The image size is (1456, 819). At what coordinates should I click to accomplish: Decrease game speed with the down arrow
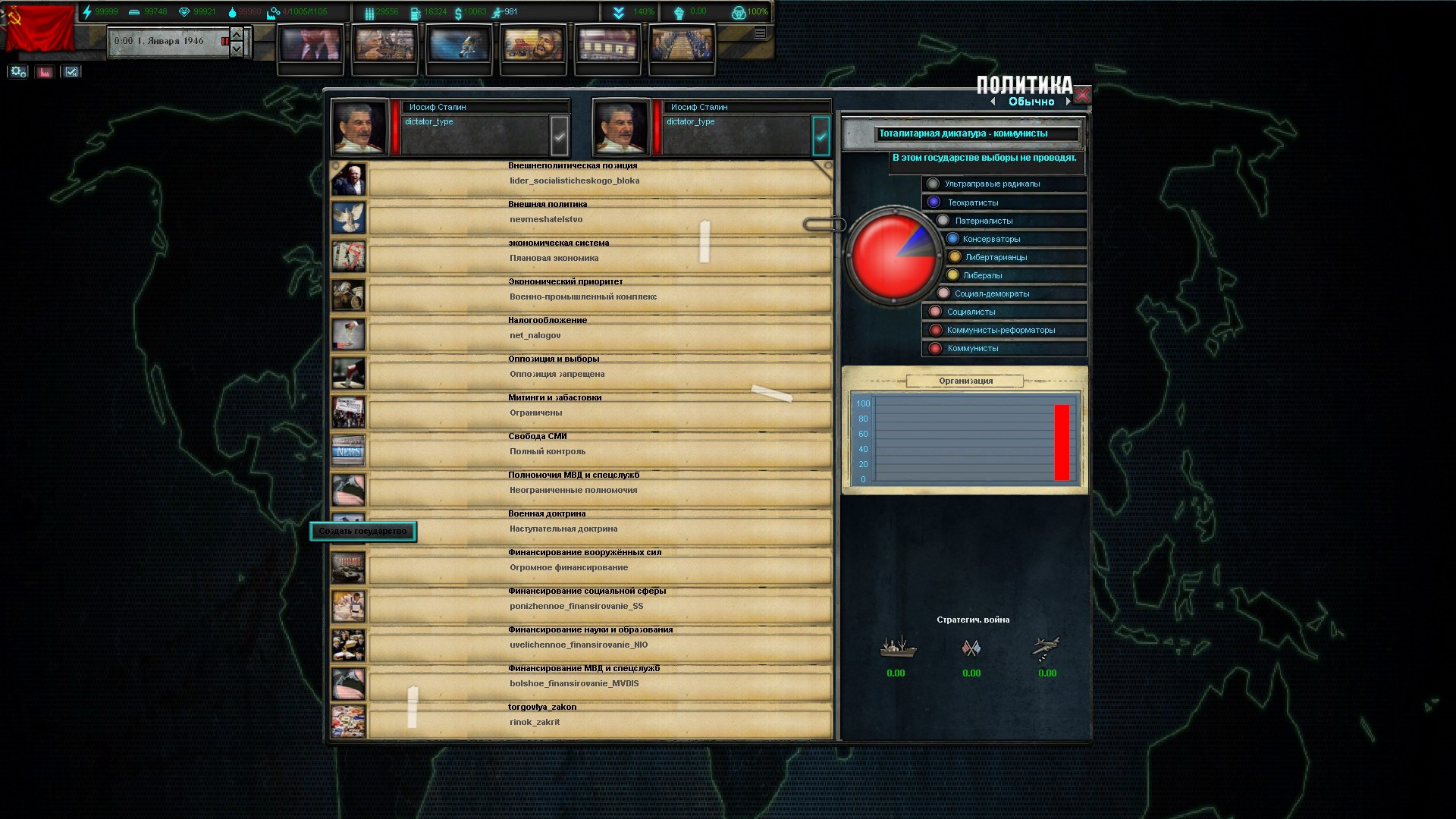click(x=237, y=49)
